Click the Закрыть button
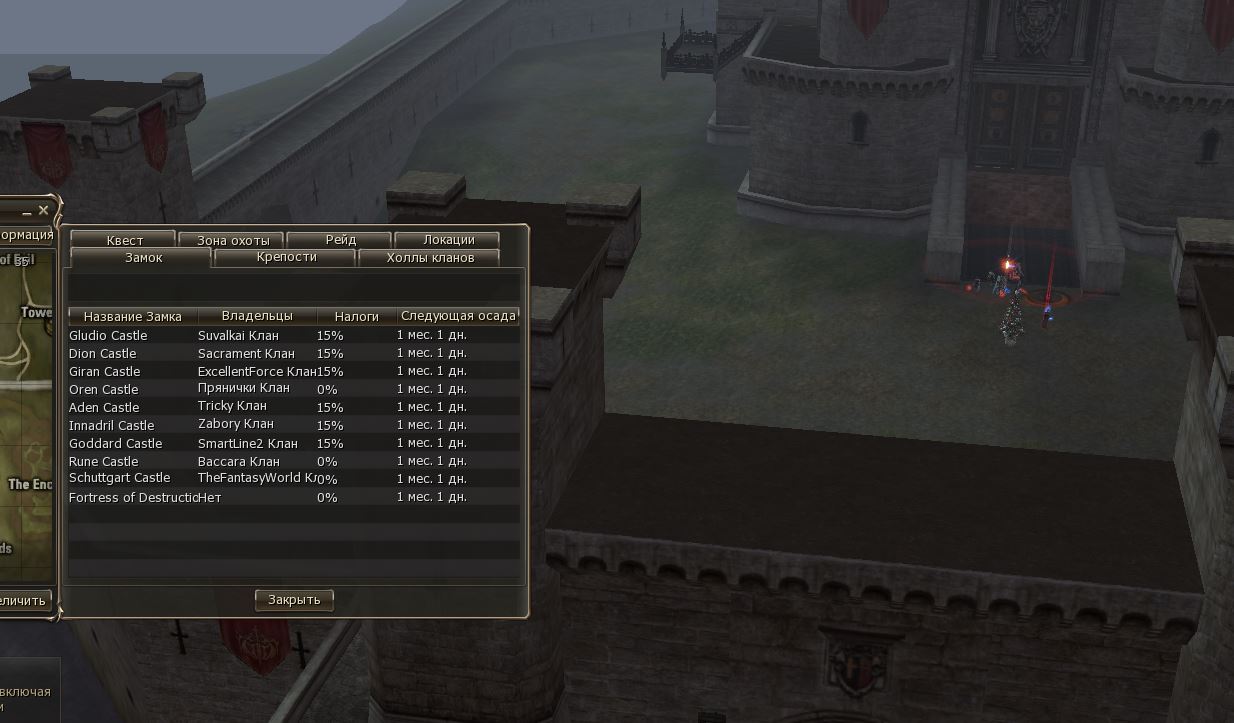Screen dimensions: 1234x723 tap(294, 600)
